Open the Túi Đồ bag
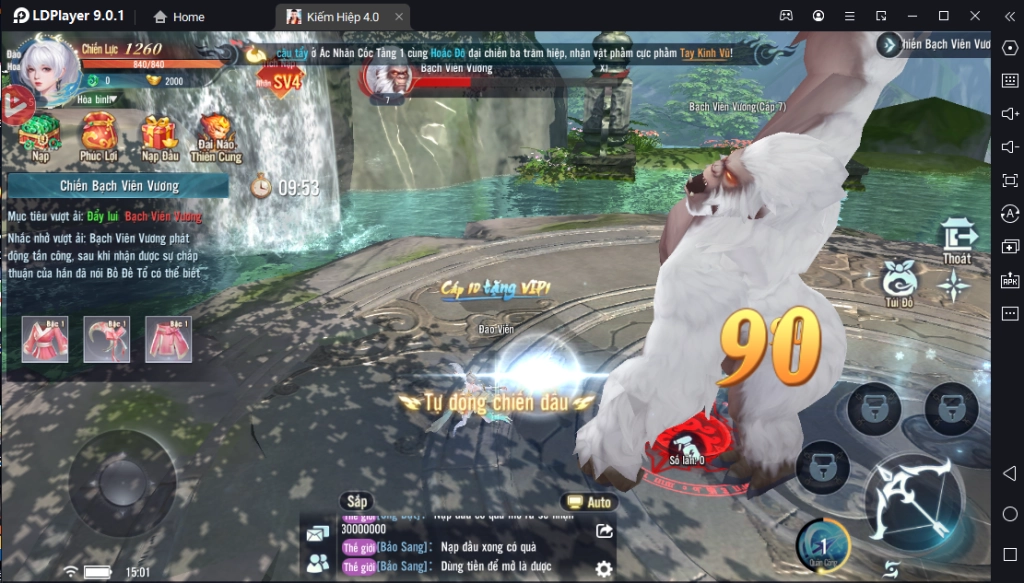 899,283
